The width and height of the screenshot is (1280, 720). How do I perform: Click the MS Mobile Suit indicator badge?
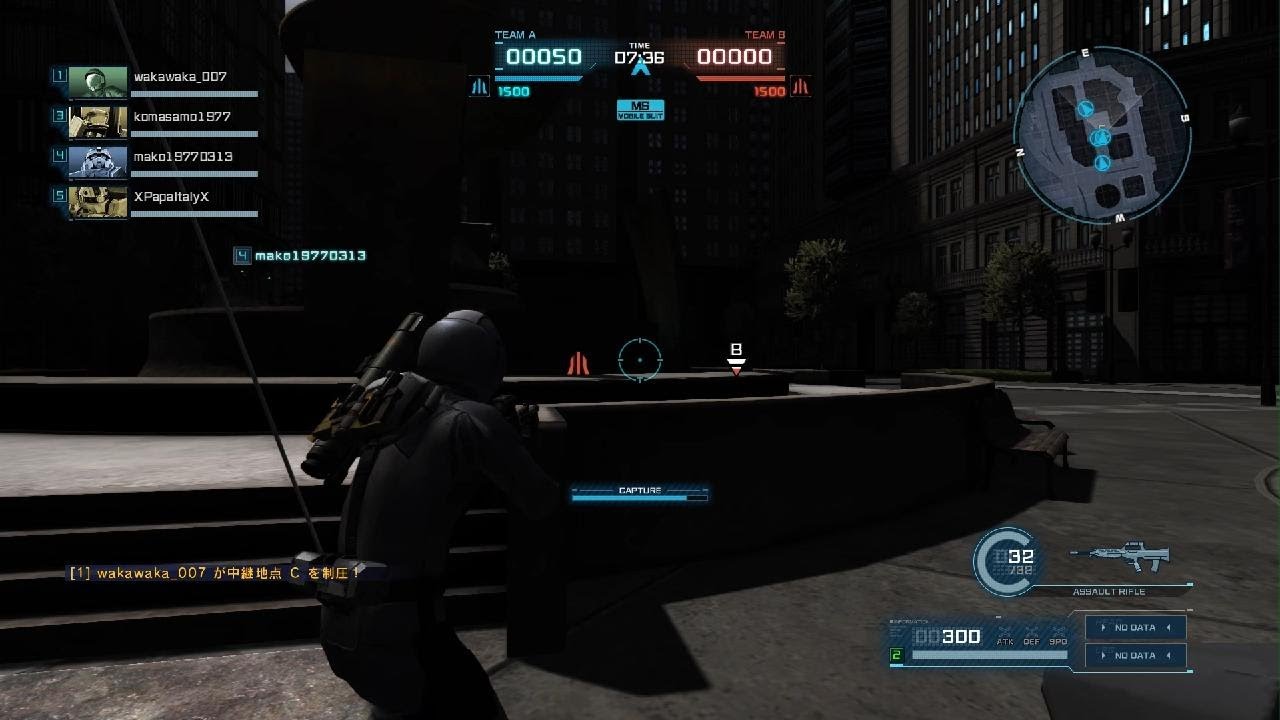point(640,109)
